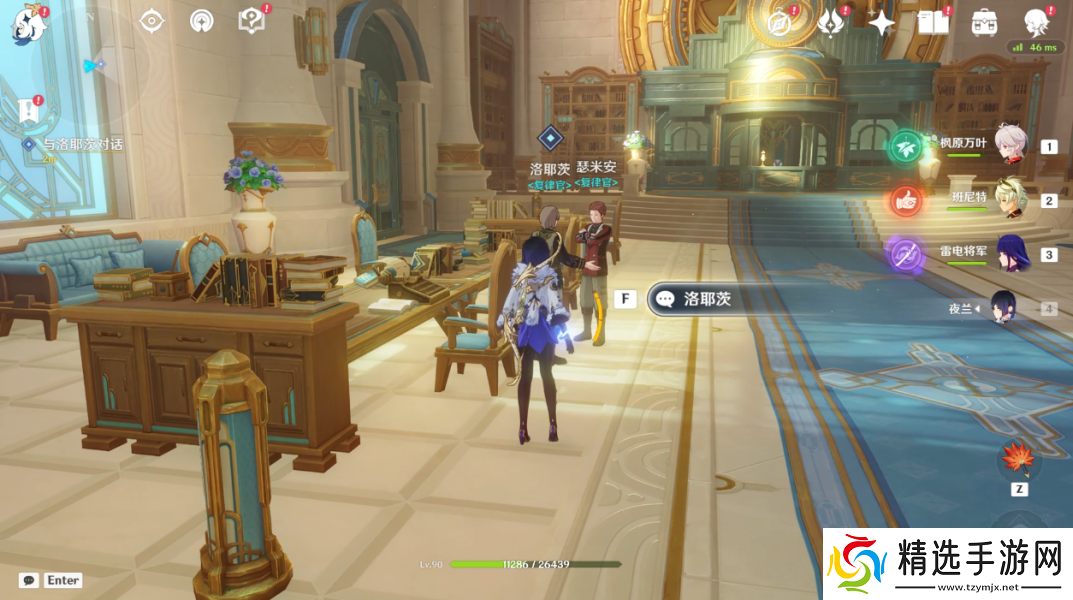Switch to party member 班尼特
The height and width of the screenshot is (600, 1073).
tap(1016, 200)
